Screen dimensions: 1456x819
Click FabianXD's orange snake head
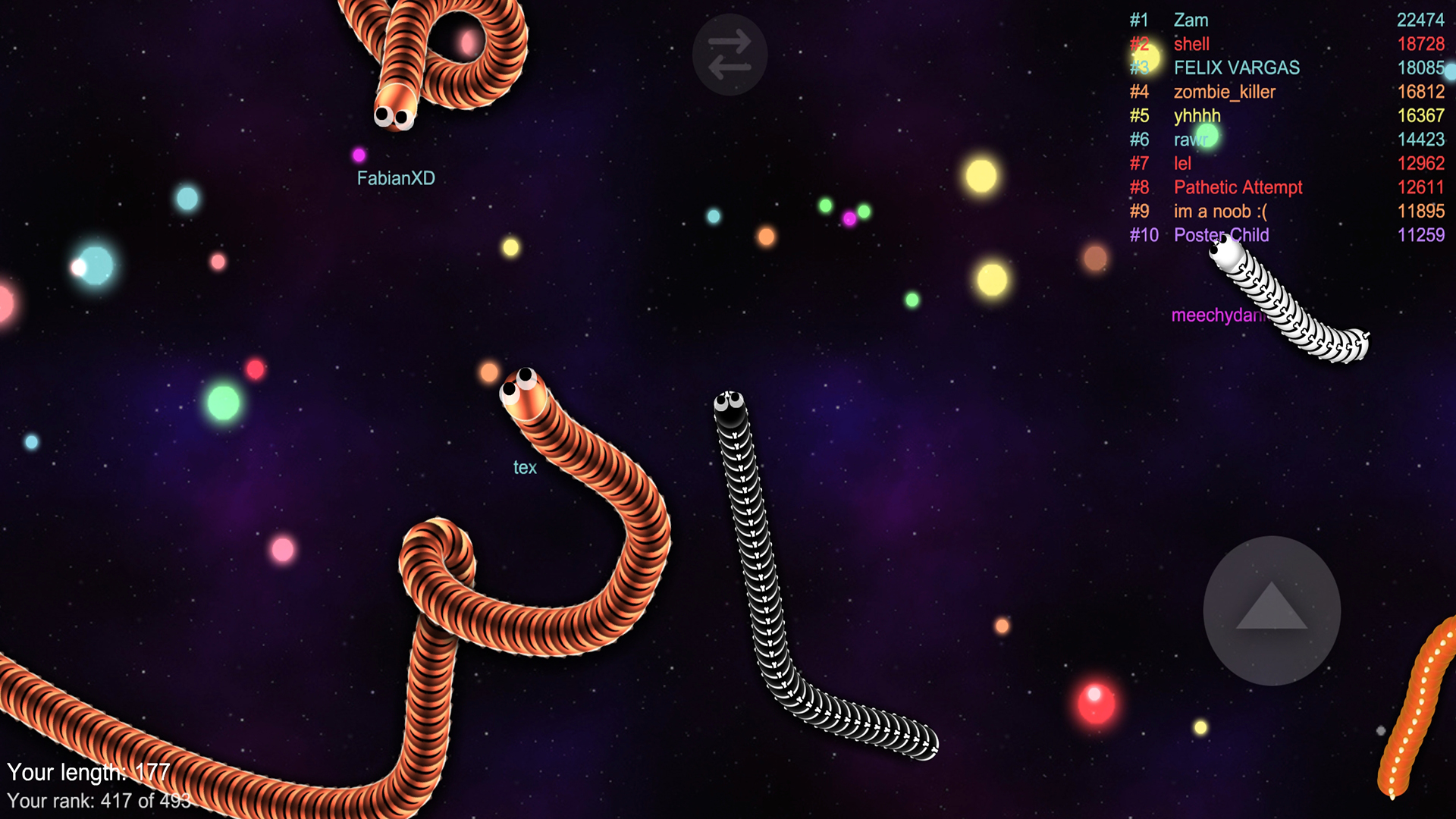coord(395,111)
